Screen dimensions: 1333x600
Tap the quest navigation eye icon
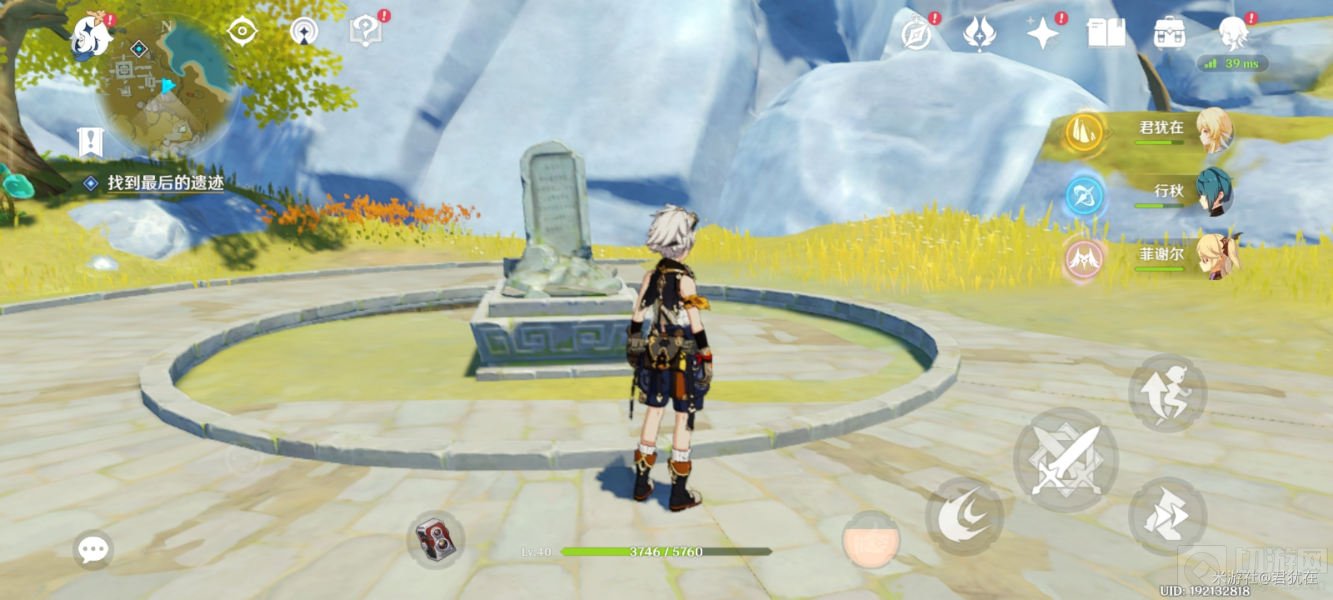[x=242, y=32]
